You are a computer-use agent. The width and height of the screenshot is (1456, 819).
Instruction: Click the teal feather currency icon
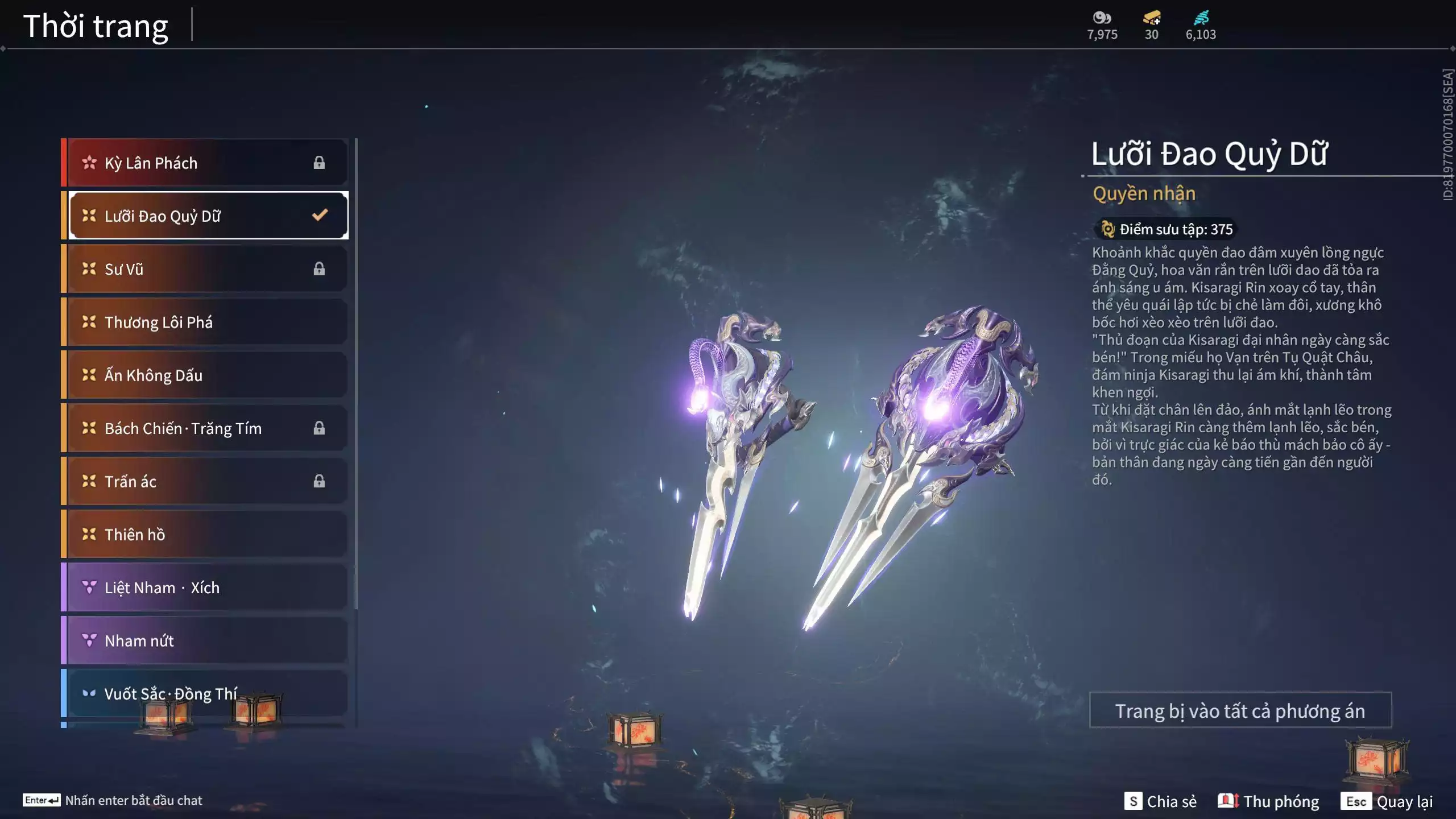[x=1201, y=18]
